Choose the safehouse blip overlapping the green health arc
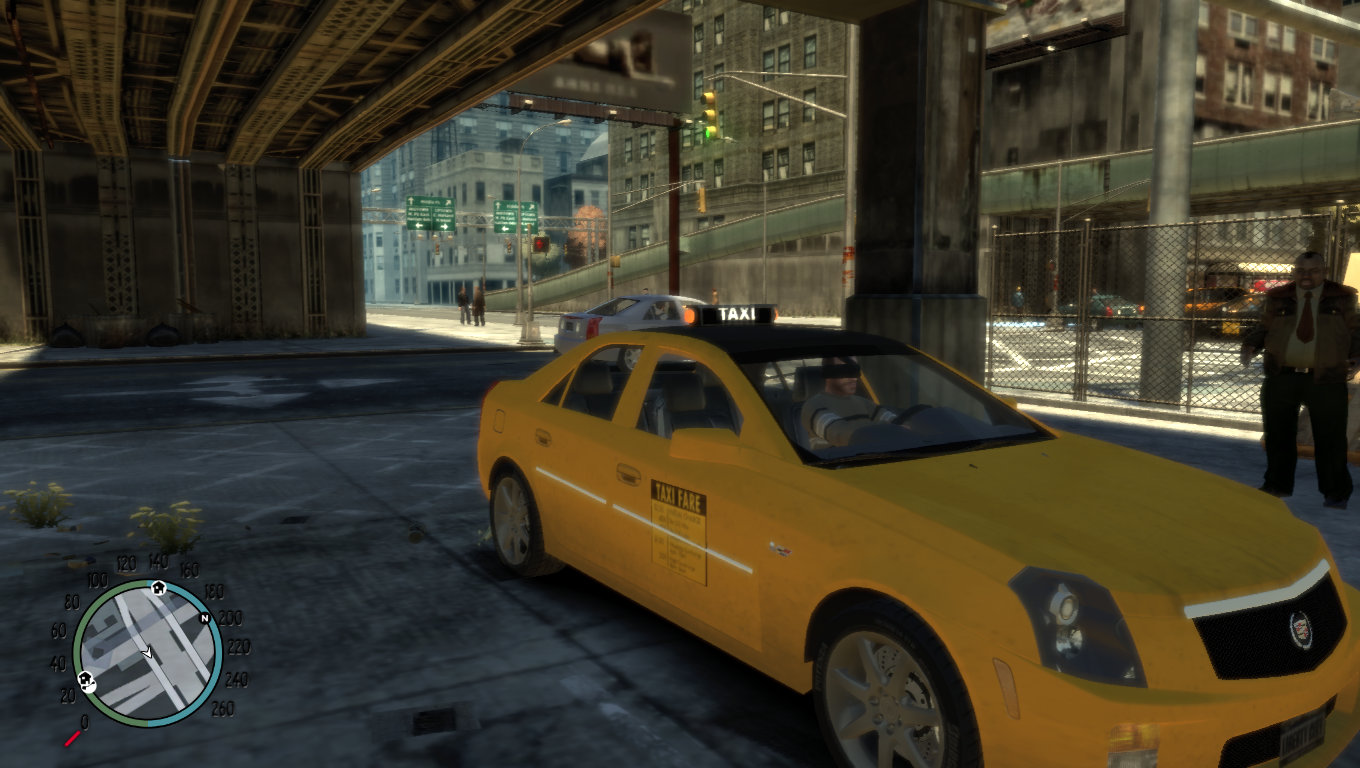 86,682
